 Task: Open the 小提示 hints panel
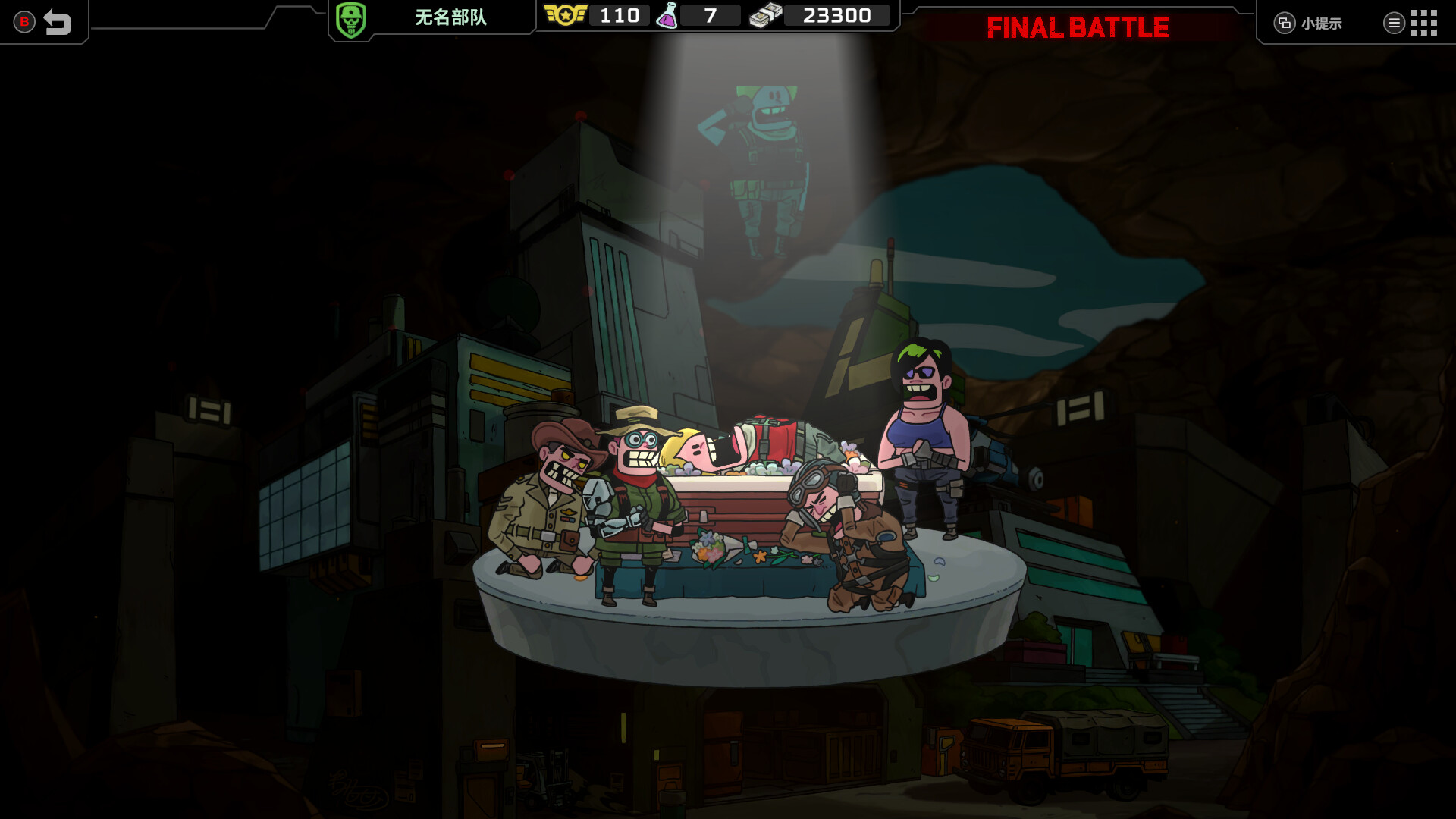tap(1309, 24)
